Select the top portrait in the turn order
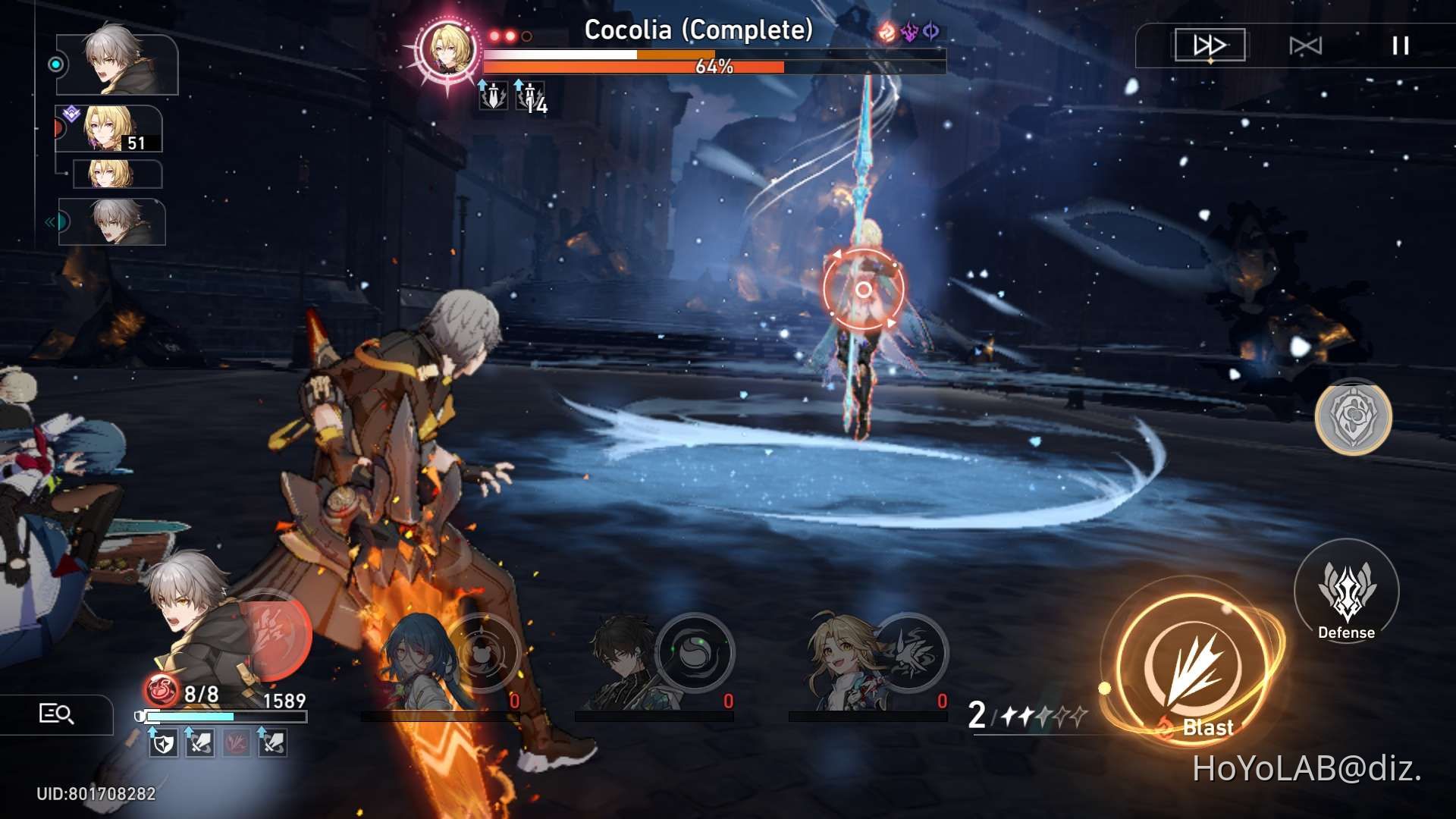 click(114, 64)
